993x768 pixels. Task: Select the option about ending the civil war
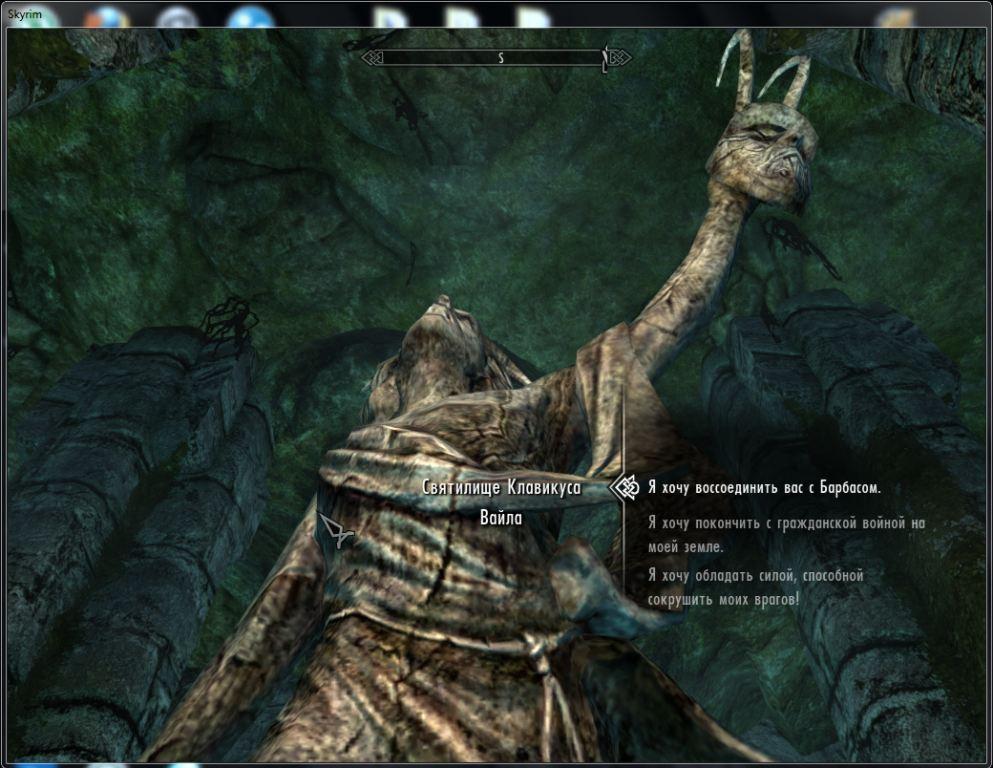786,534
